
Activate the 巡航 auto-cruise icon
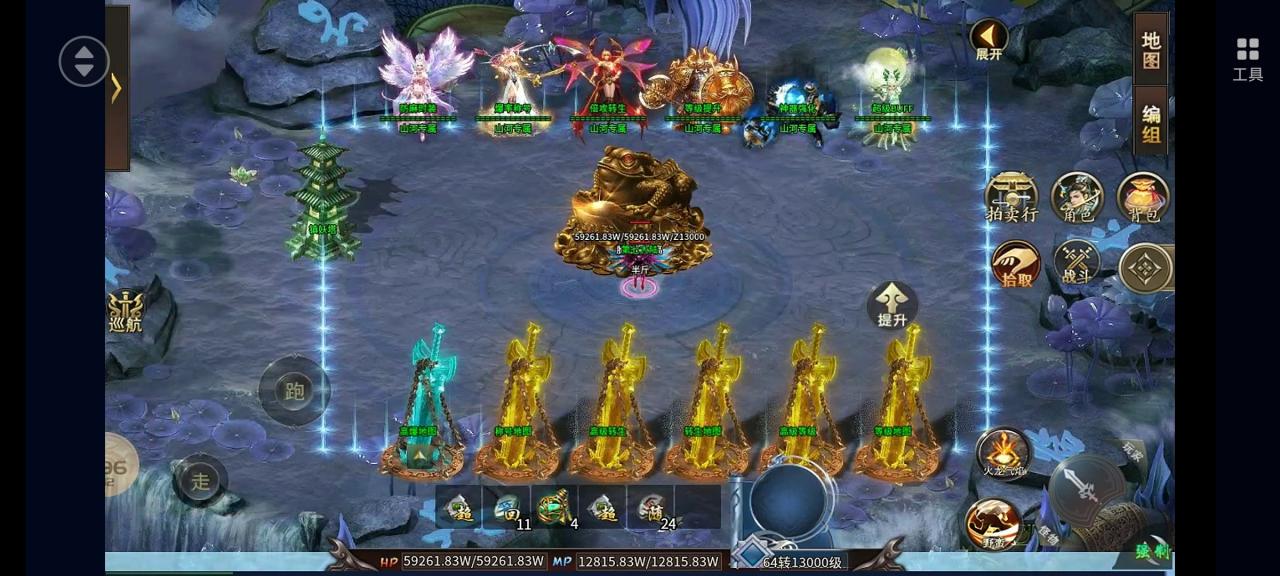tap(126, 311)
